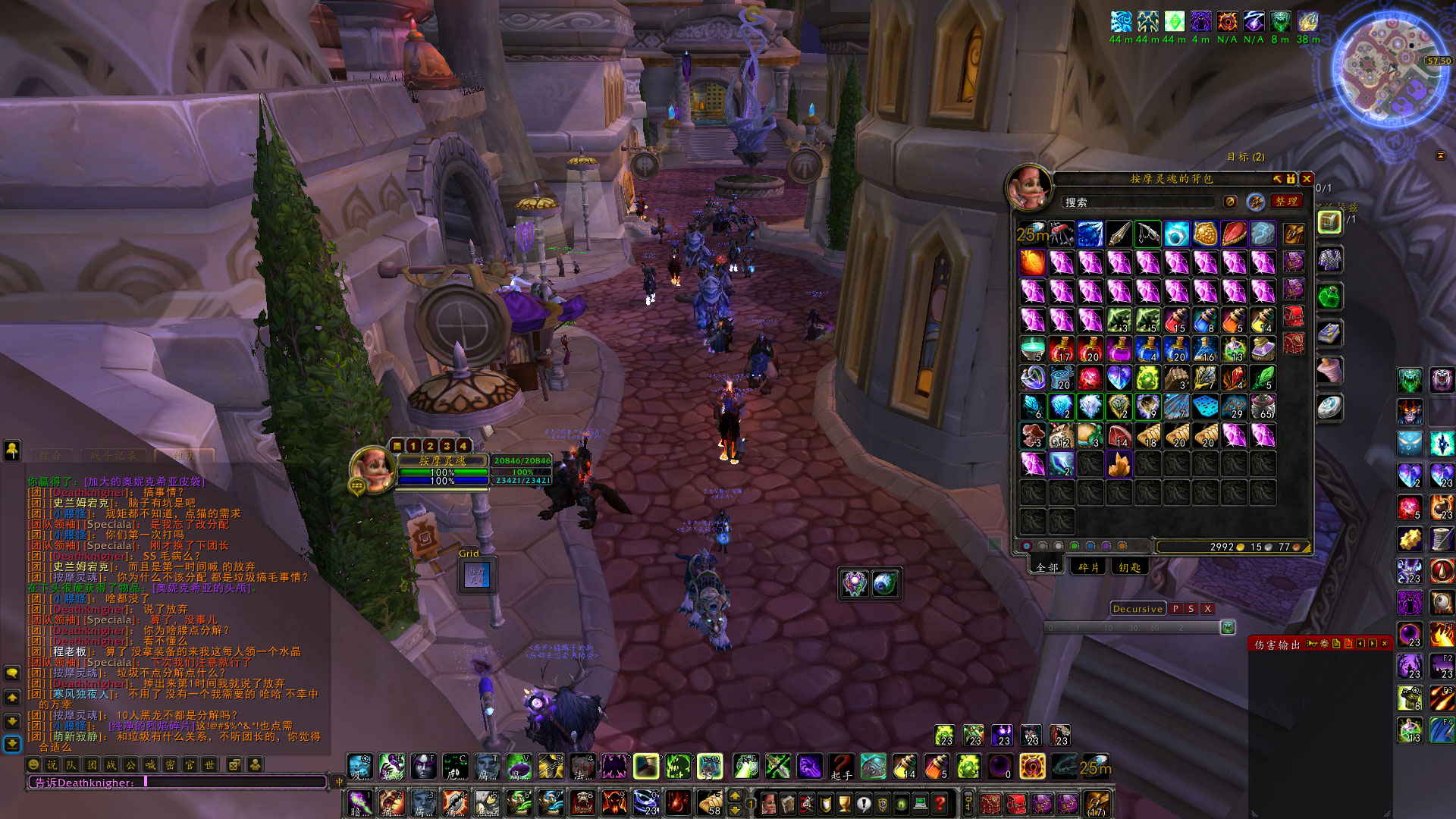This screenshot has width=1456, height=819.
Task: Select raid target icon number 1 above player frame
Action: [x=413, y=446]
